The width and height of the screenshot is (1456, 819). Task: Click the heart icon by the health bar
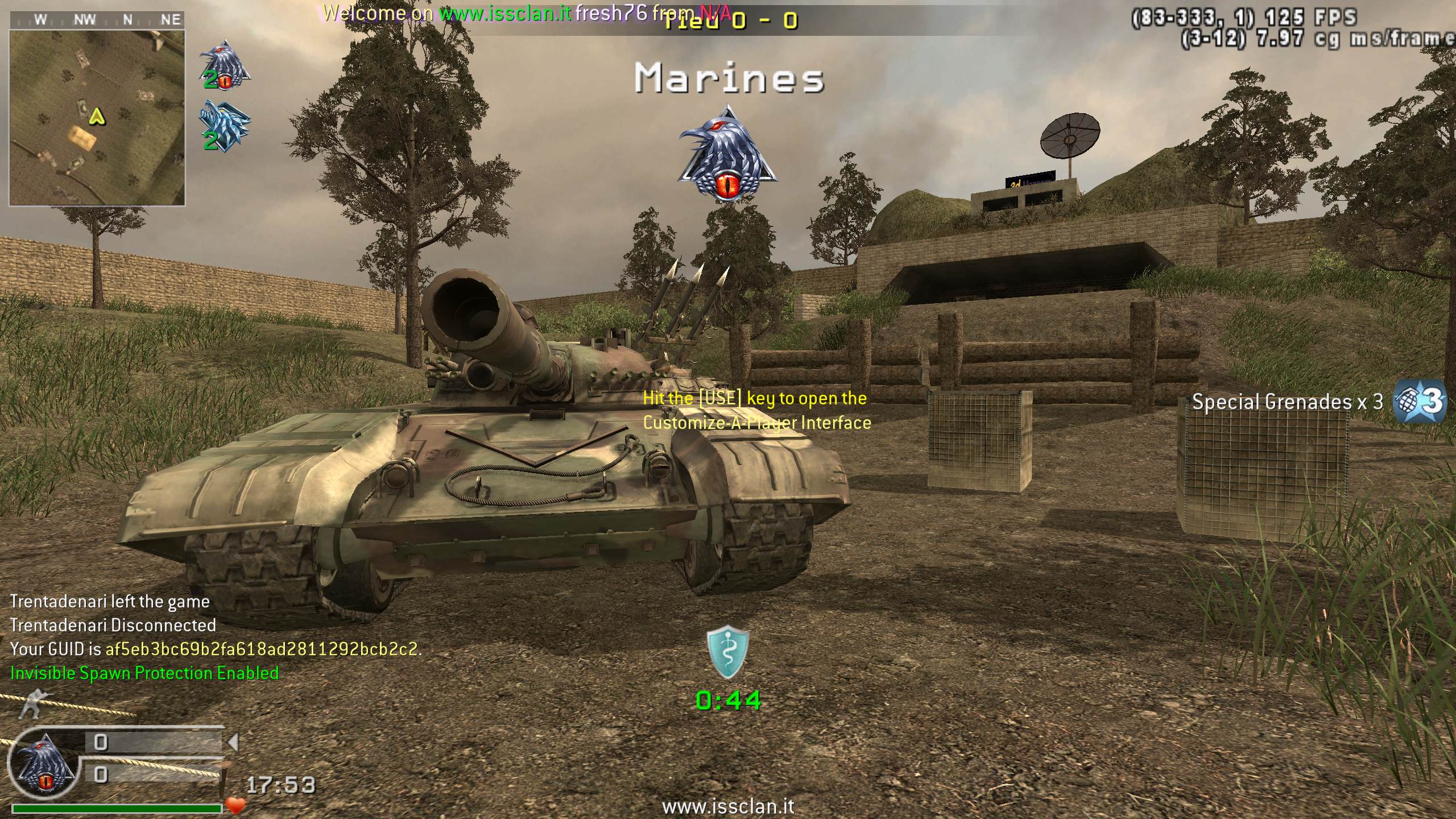pyautogui.click(x=235, y=805)
